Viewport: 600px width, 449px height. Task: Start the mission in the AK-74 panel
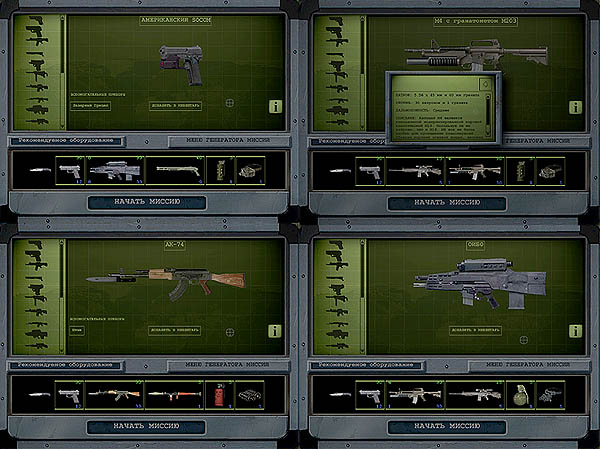(x=146, y=426)
